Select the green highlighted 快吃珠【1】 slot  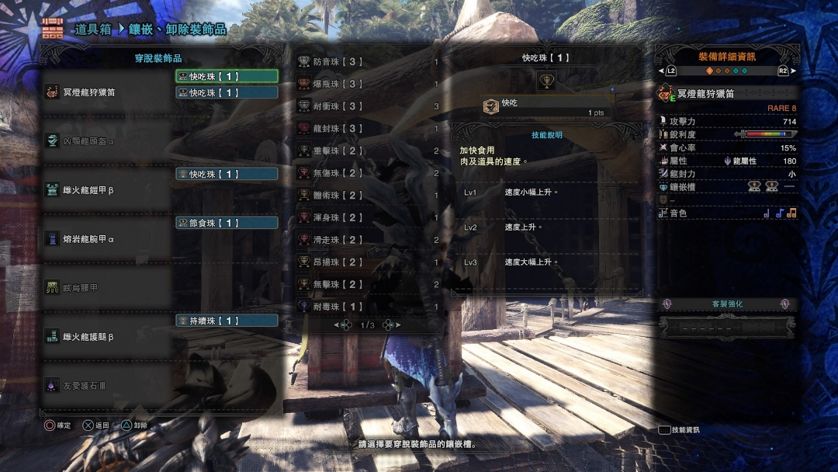coord(227,76)
